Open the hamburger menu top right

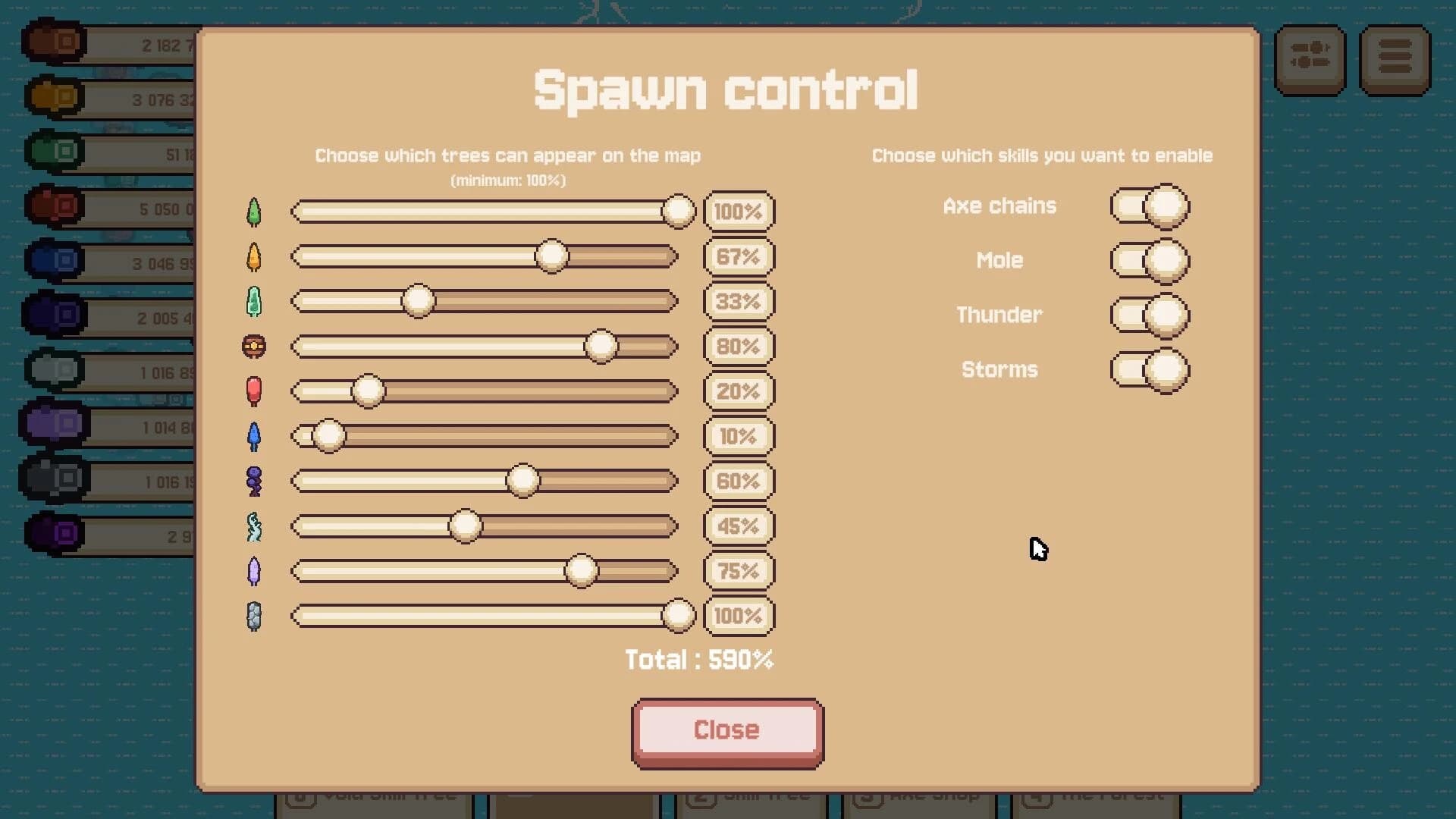point(1395,59)
